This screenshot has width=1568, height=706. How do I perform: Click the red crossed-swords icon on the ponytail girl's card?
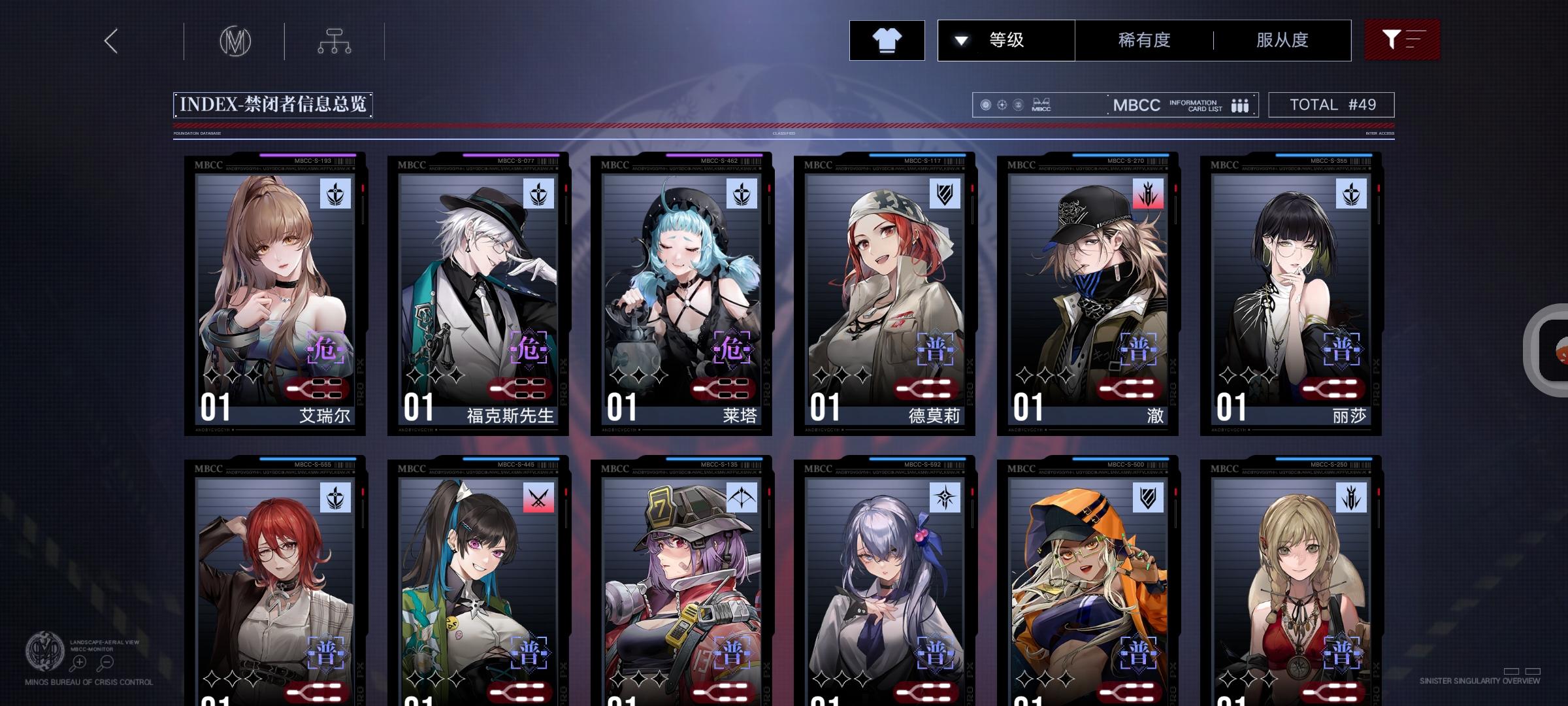[x=537, y=499]
